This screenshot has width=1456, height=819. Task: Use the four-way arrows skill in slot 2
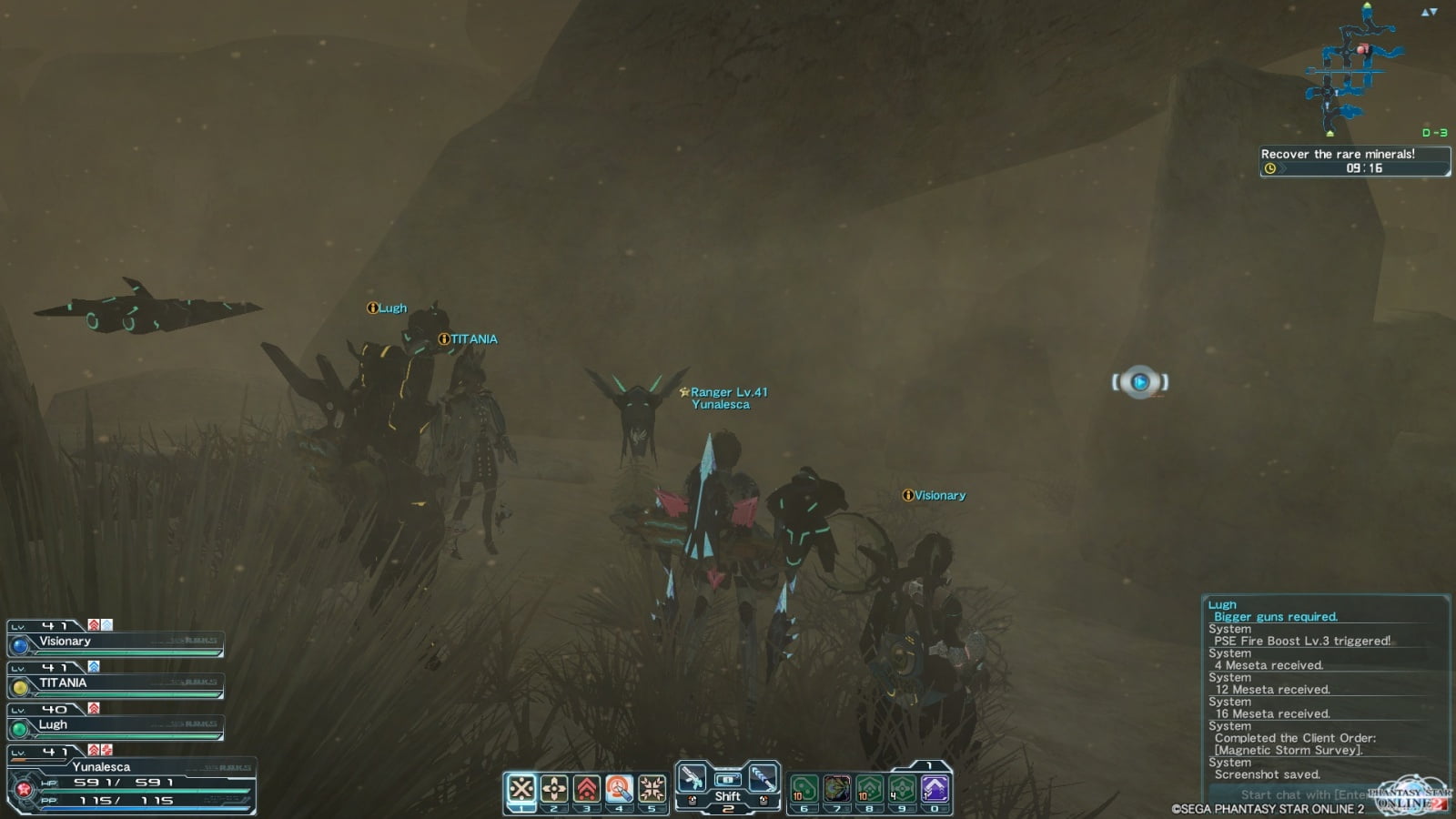click(554, 788)
